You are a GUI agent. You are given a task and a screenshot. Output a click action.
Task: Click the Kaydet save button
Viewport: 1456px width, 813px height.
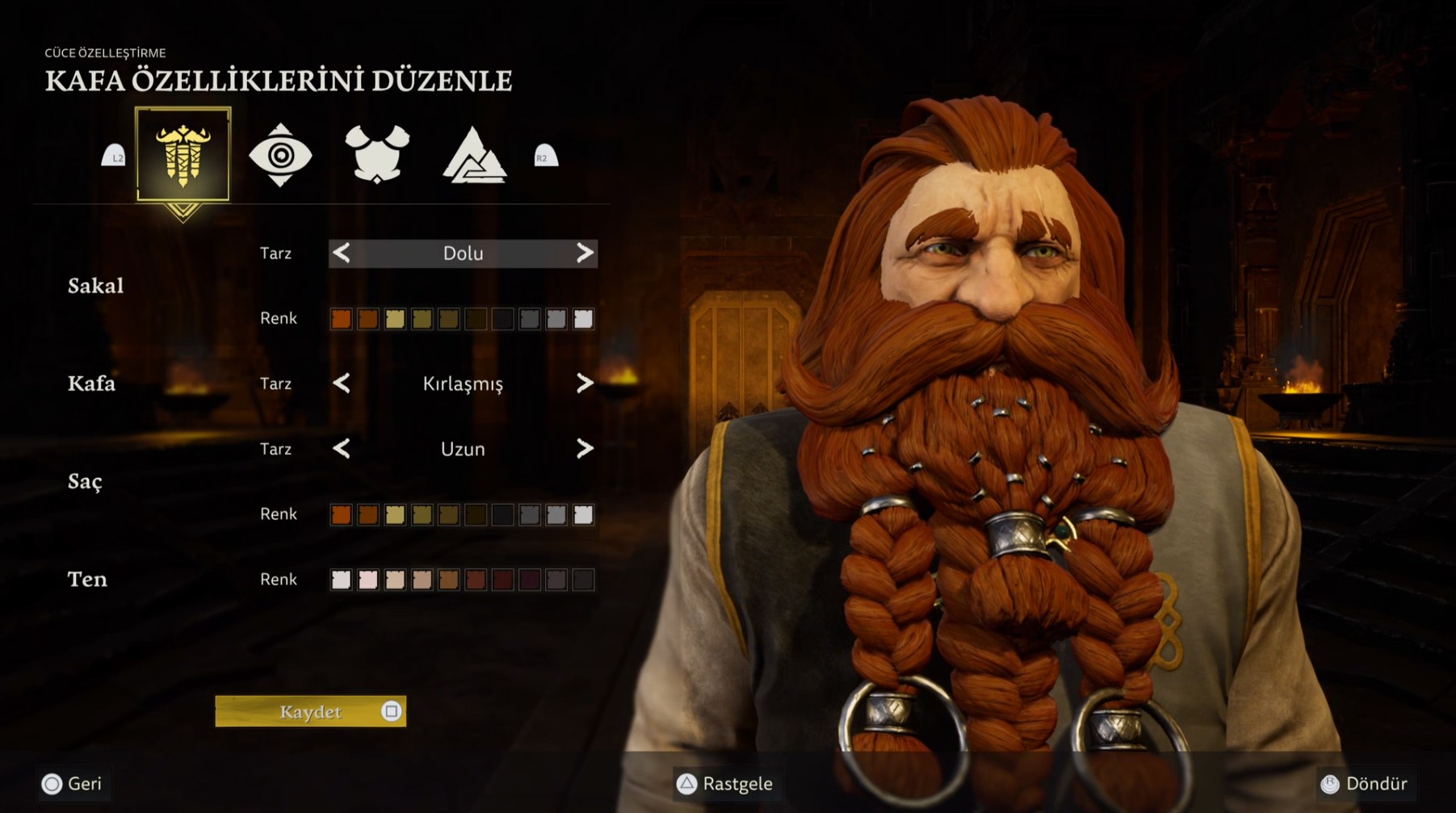point(310,711)
